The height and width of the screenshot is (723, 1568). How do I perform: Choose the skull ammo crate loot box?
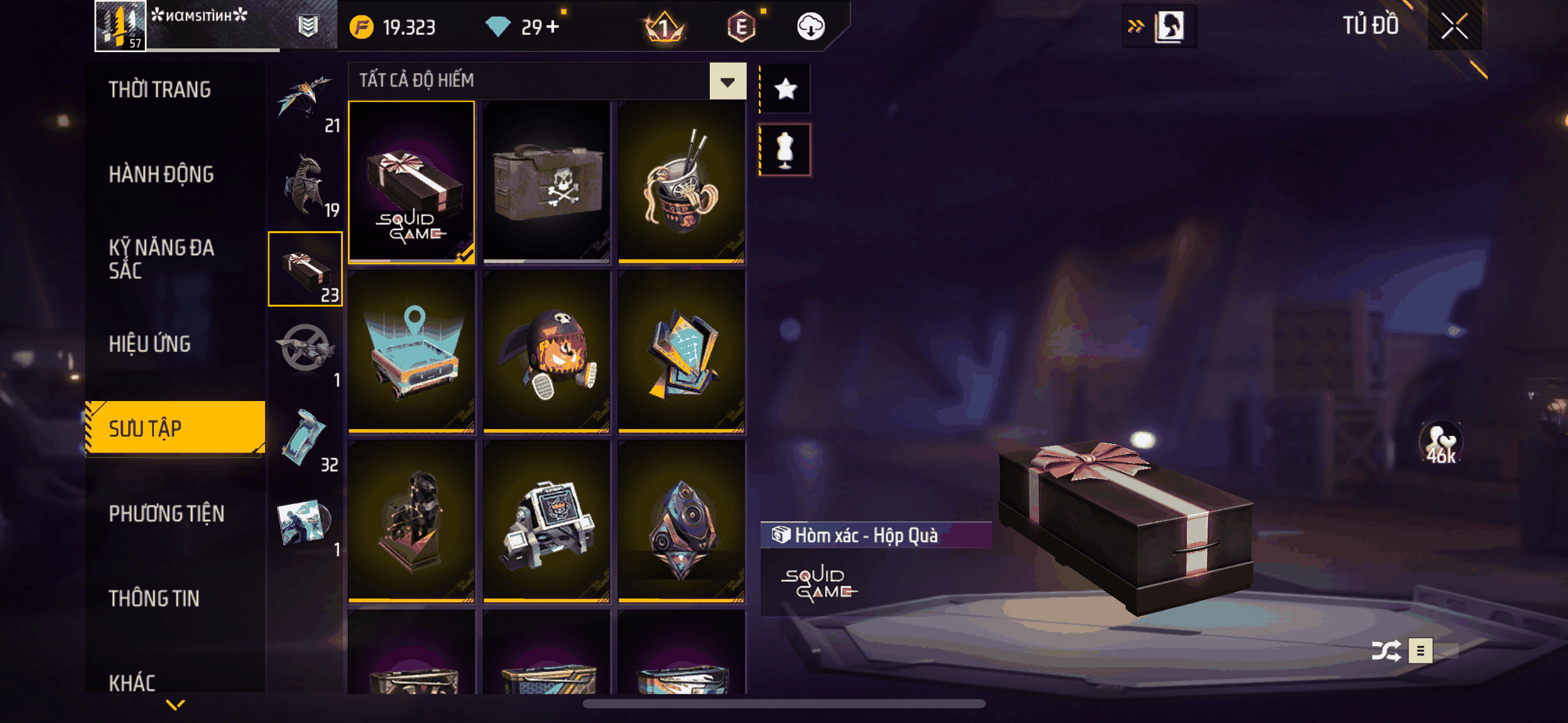(x=547, y=182)
